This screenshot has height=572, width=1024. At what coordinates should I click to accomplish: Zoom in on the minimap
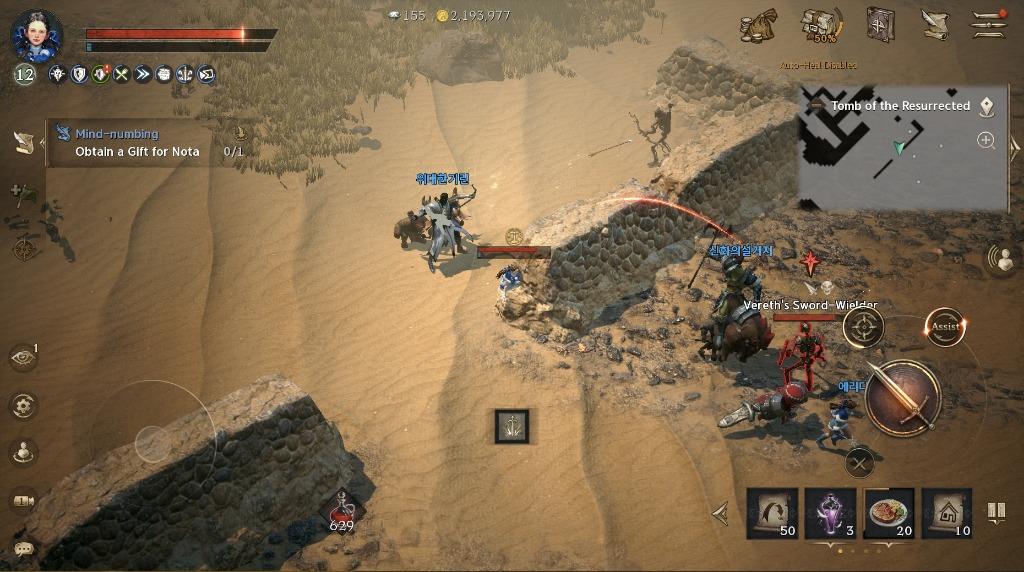[x=986, y=140]
